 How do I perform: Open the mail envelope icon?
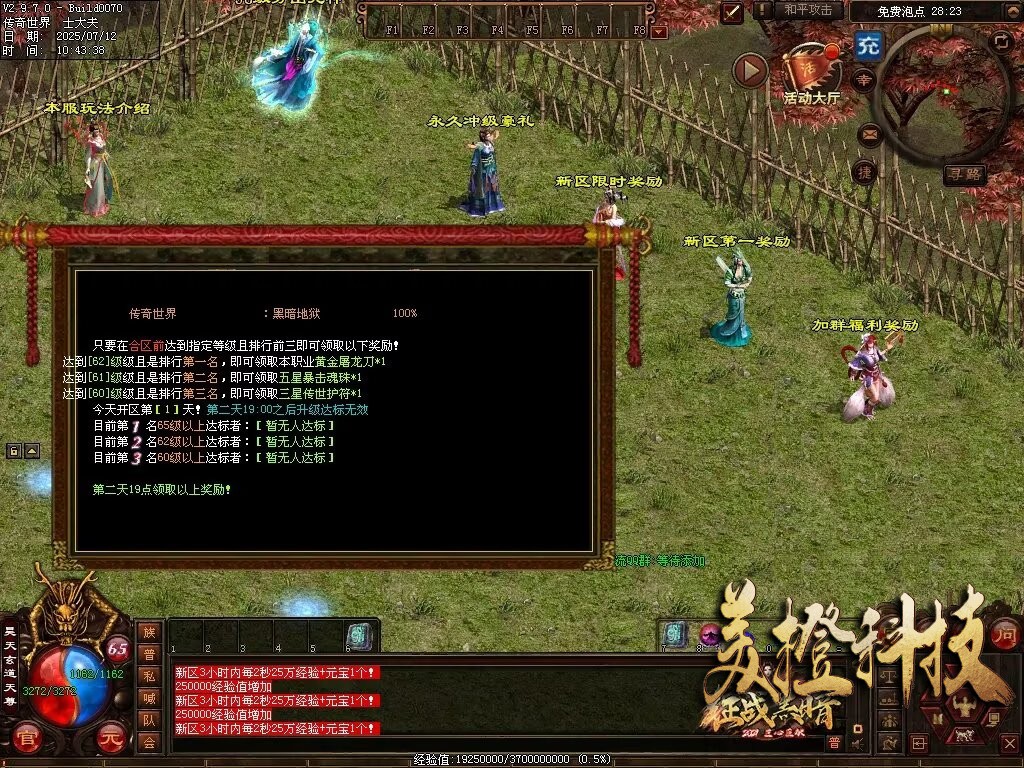coord(868,133)
